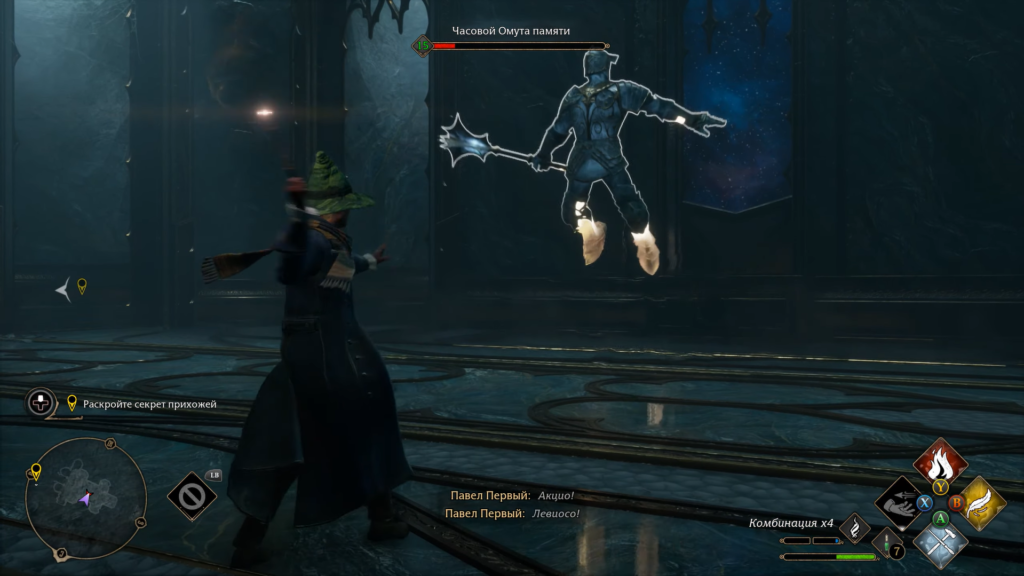Trigger the ancient magic flame icon

pos(855,527)
